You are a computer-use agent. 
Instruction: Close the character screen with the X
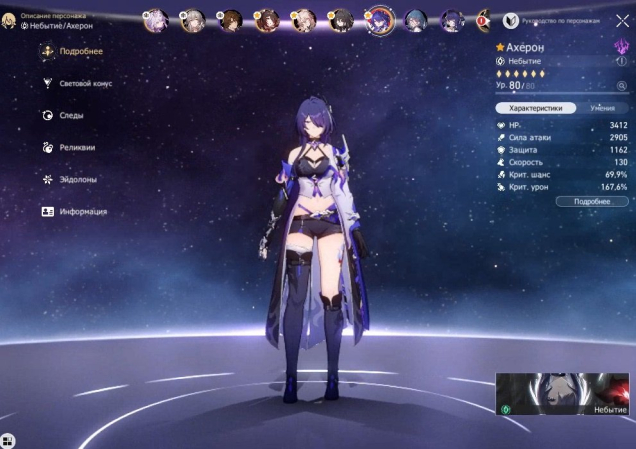tap(622, 19)
